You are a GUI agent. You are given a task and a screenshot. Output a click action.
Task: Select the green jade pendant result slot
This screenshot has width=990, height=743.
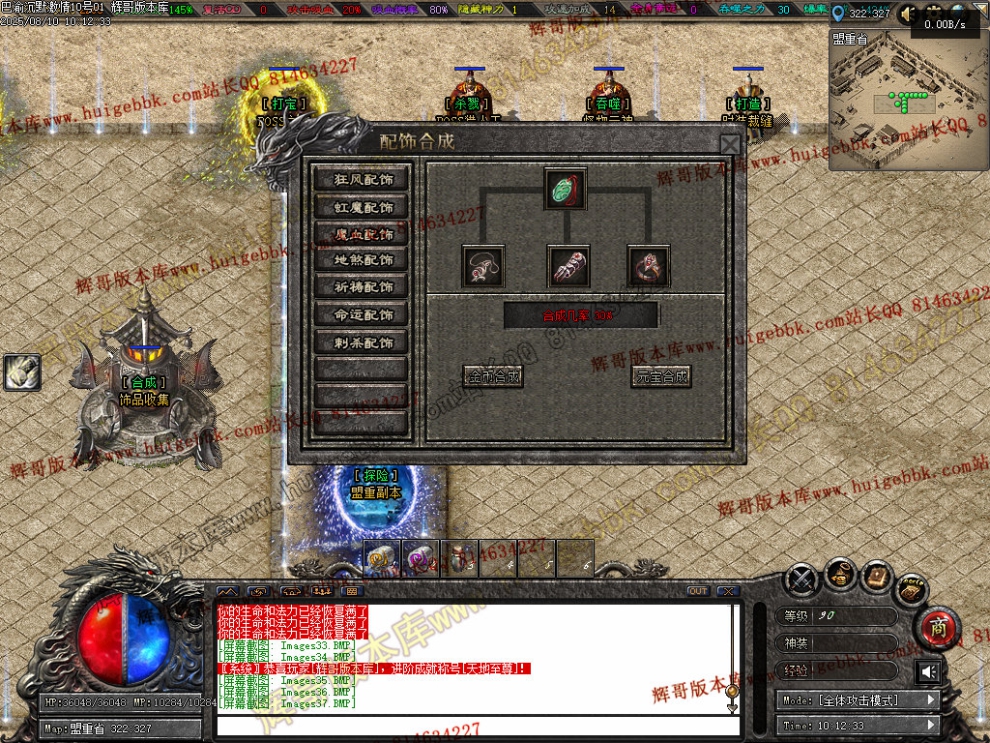click(566, 189)
